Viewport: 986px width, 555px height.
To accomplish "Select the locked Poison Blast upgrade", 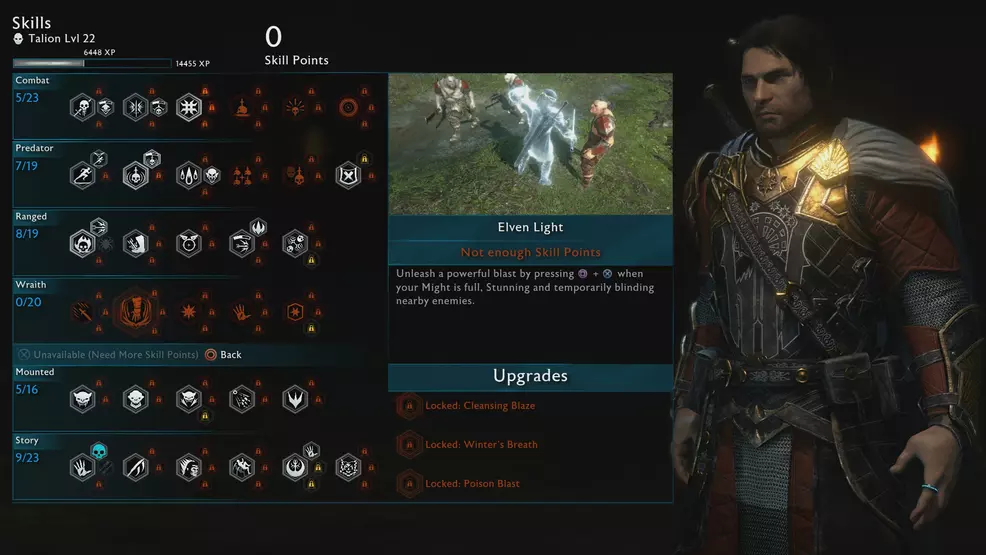I will pyautogui.click(x=408, y=484).
